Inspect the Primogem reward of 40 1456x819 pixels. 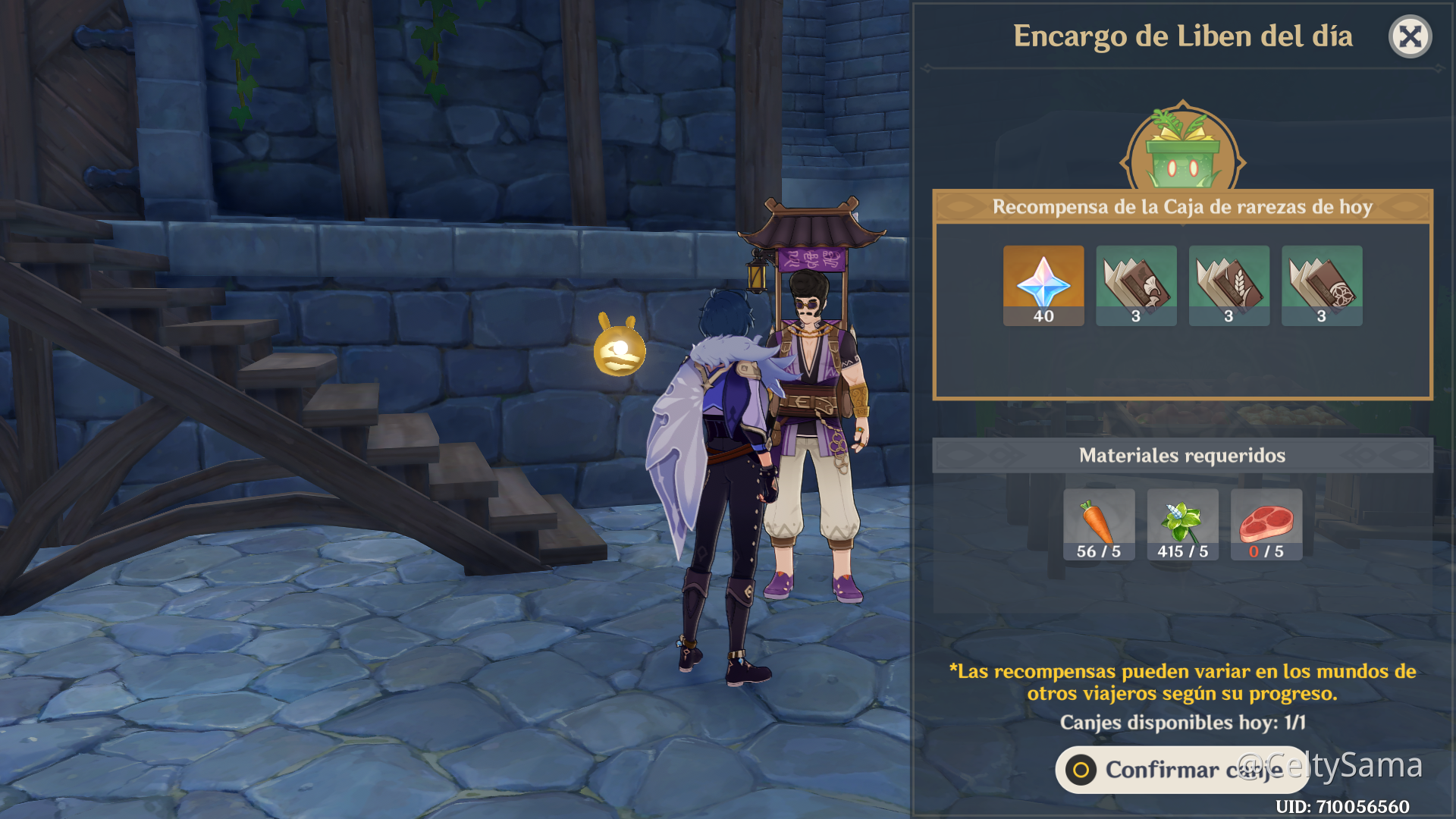tap(1043, 285)
